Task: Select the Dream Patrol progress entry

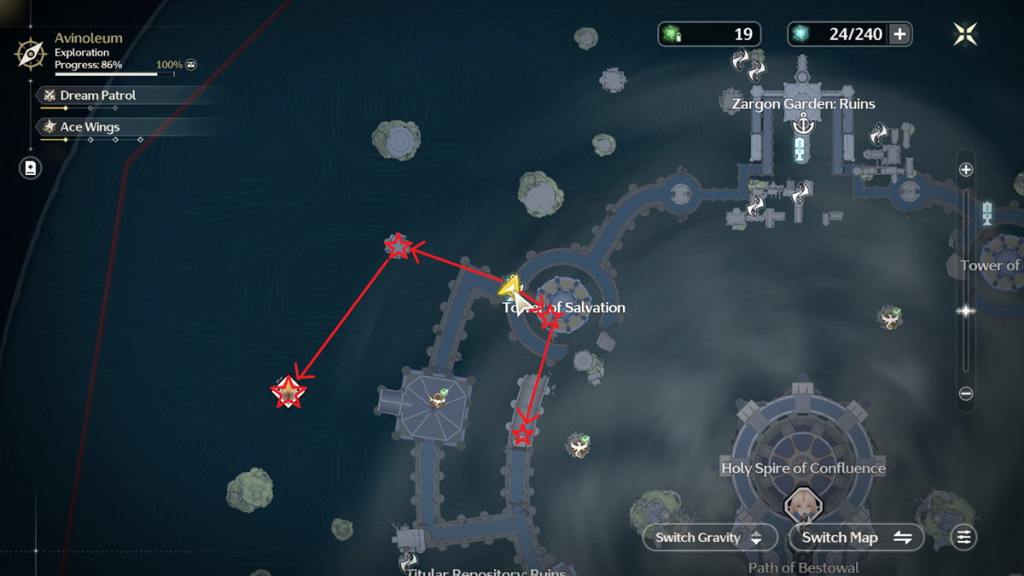Action: click(98, 95)
